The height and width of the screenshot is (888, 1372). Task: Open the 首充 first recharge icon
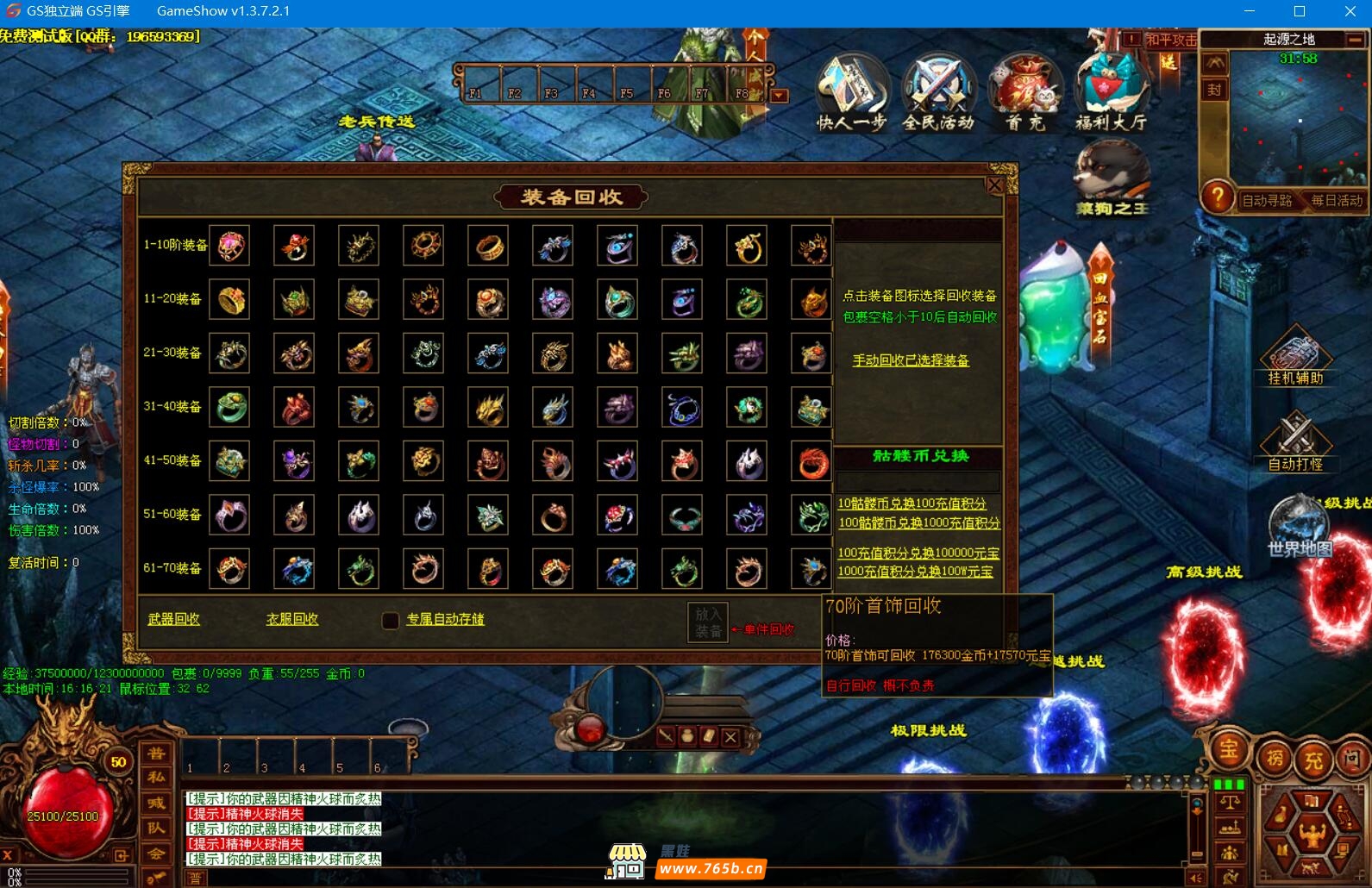(x=1024, y=93)
